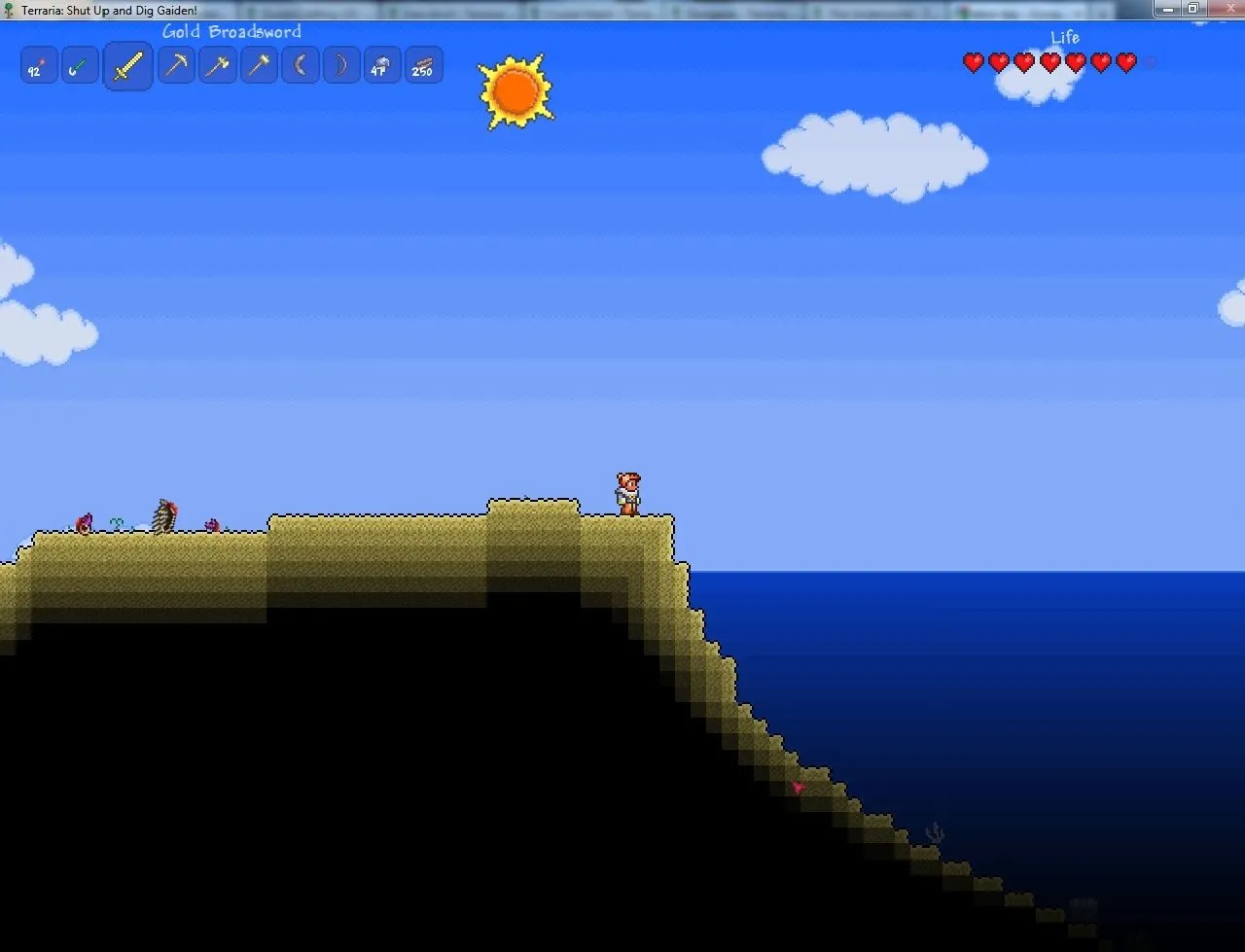Select the wood stack of 250
The image size is (1245, 952).
[424, 66]
